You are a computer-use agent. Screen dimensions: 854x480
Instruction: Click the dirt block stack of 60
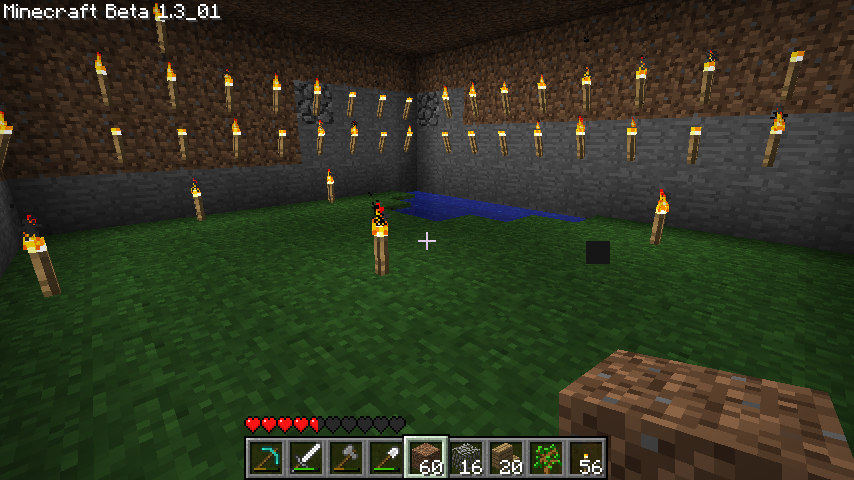426,458
